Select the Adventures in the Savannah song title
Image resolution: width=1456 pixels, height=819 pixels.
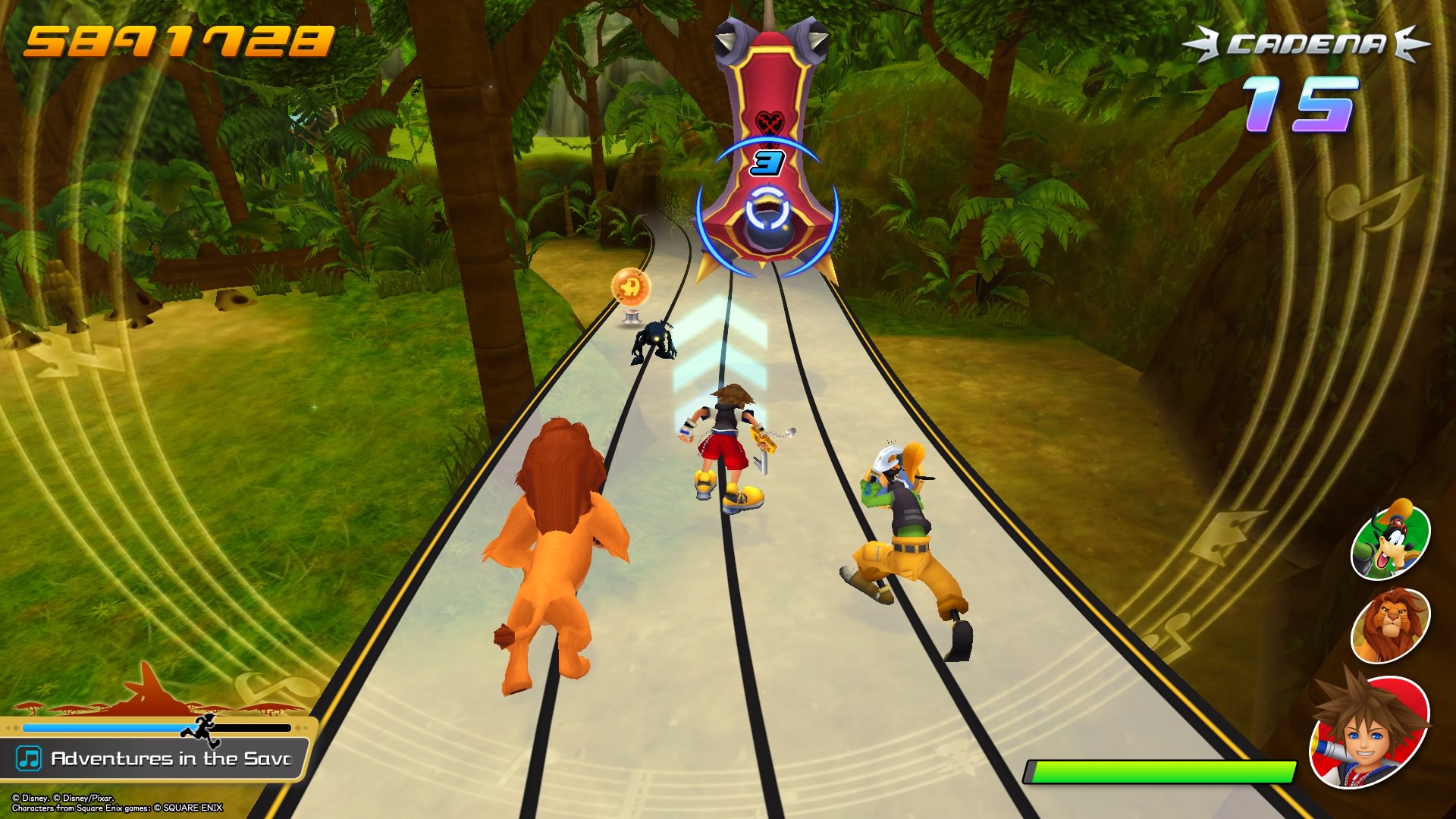[171, 758]
